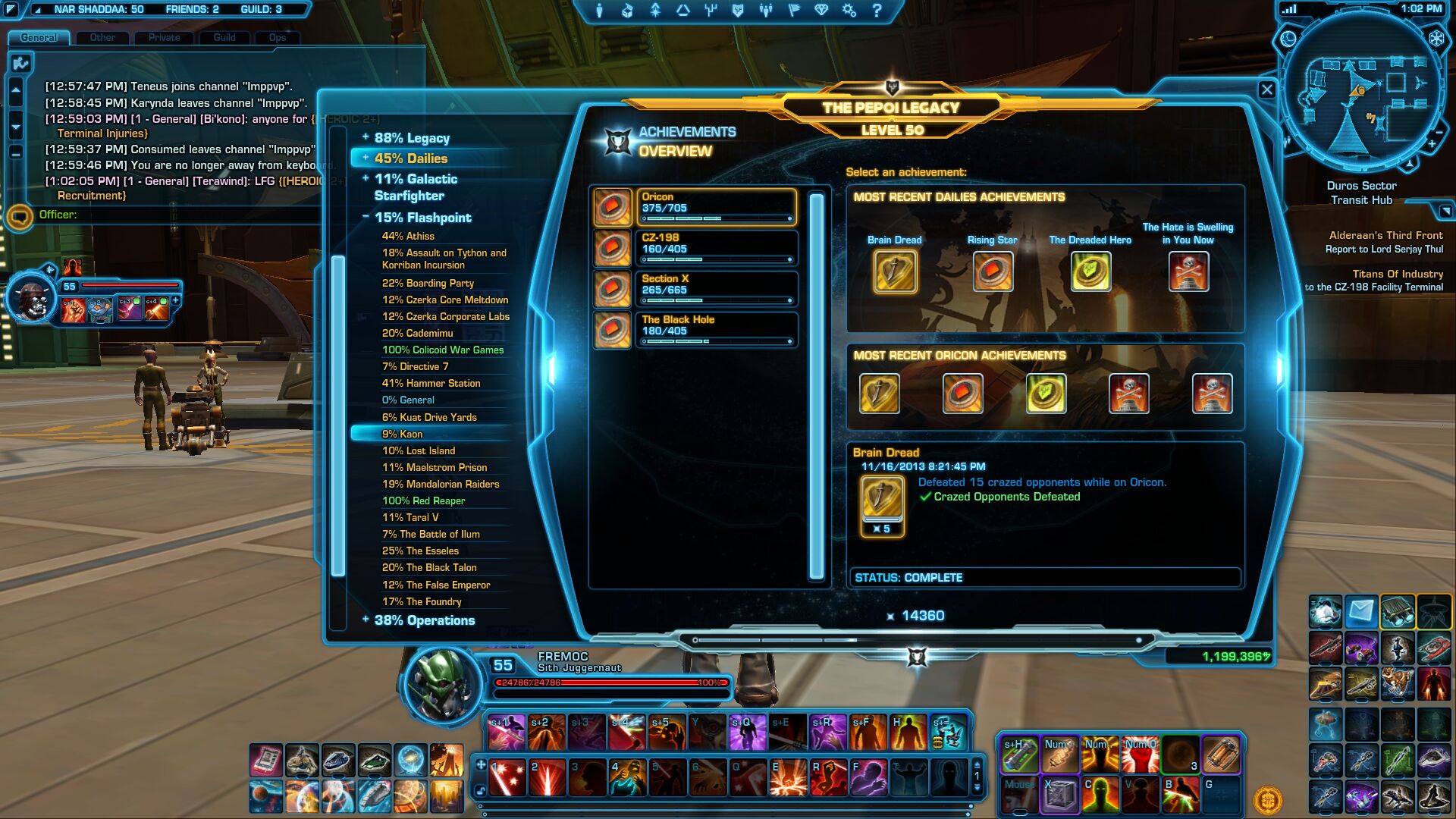The height and width of the screenshot is (819, 1456).
Task: Click the Brain Dread recent achievement icon
Action: click(895, 271)
